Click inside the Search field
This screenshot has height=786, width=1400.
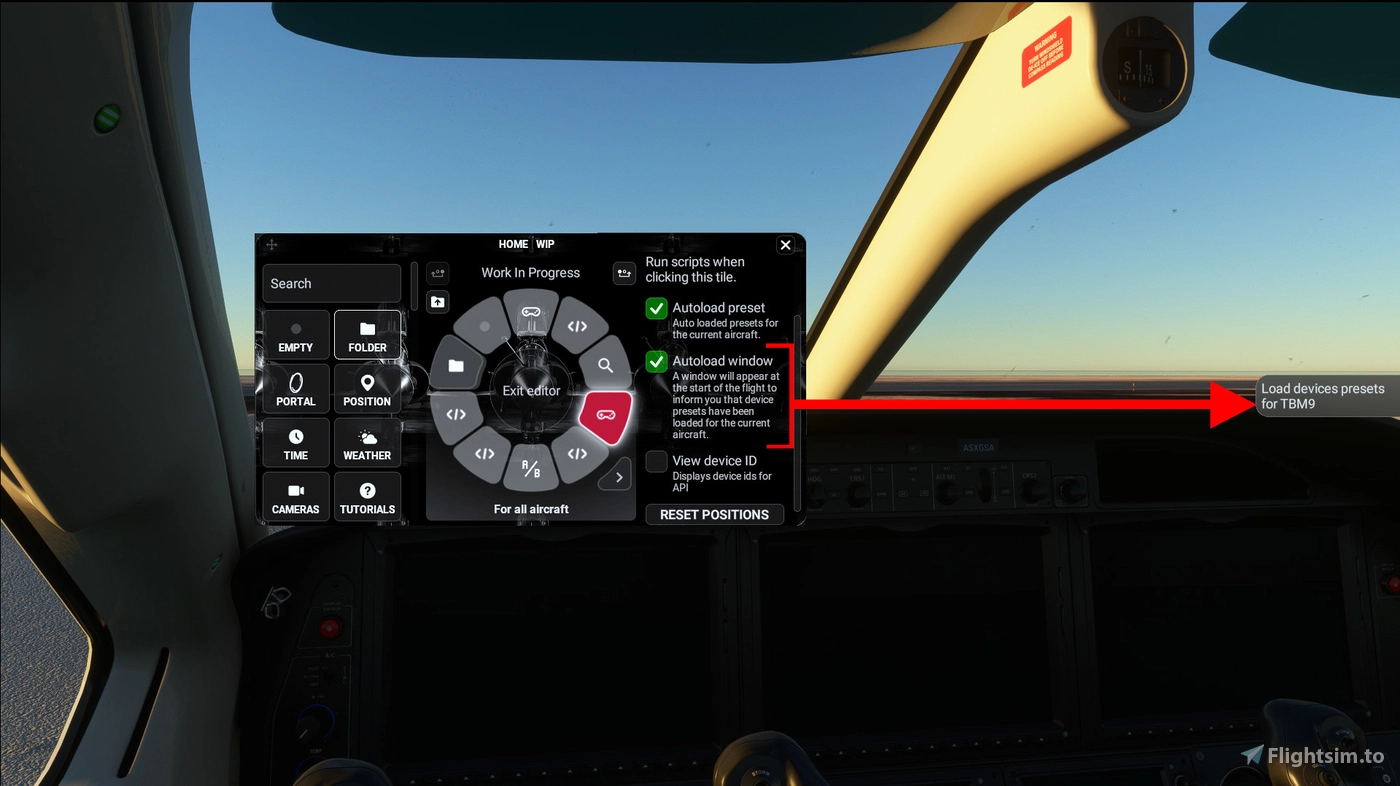click(x=331, y=283)
